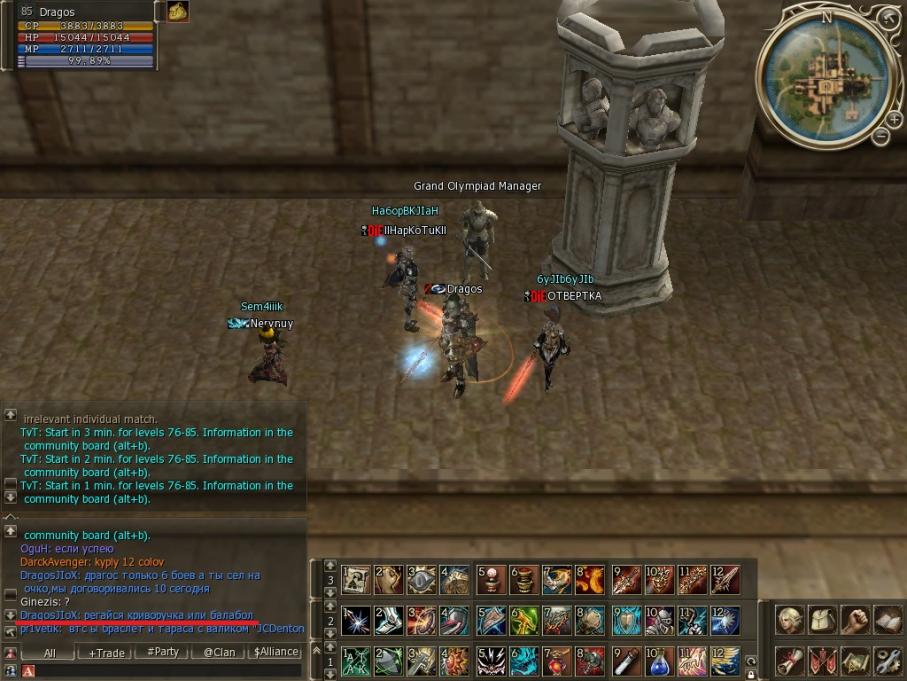Open the actions fist icon
Viewport: 907px width, 681px height.
pyautogui.click(x=854, y=620)
